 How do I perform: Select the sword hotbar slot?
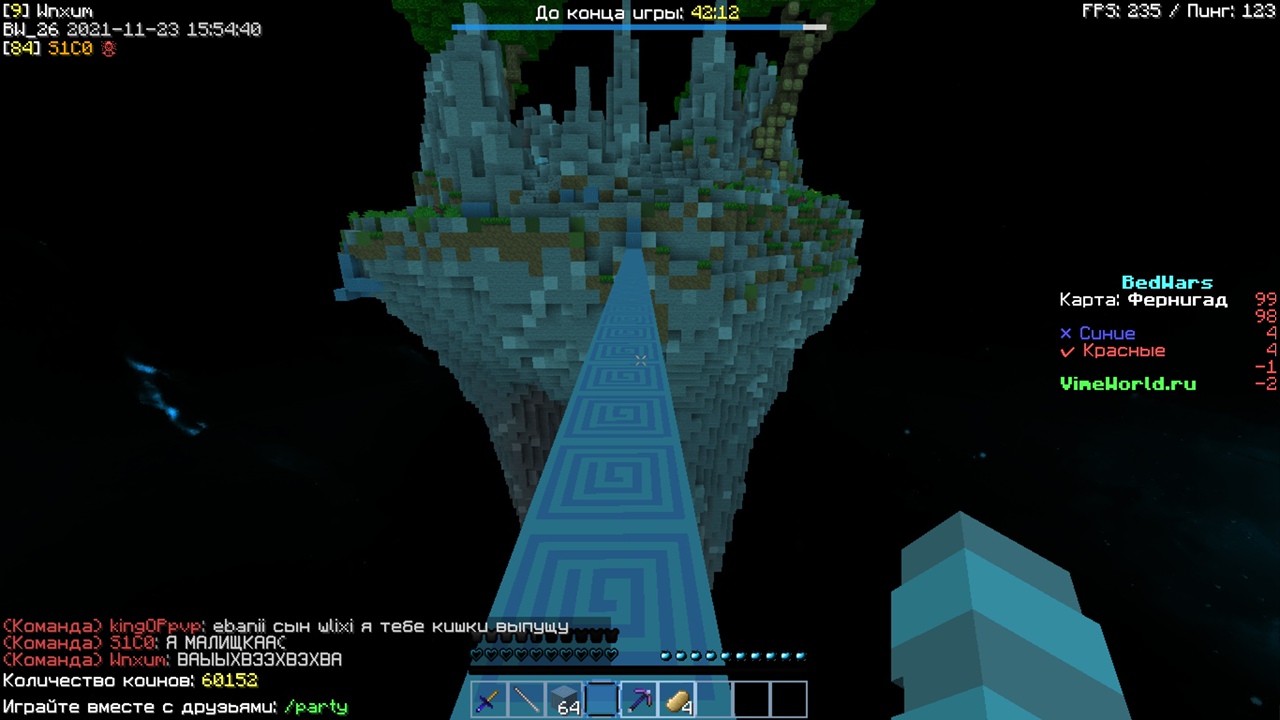tap(488, 701)
